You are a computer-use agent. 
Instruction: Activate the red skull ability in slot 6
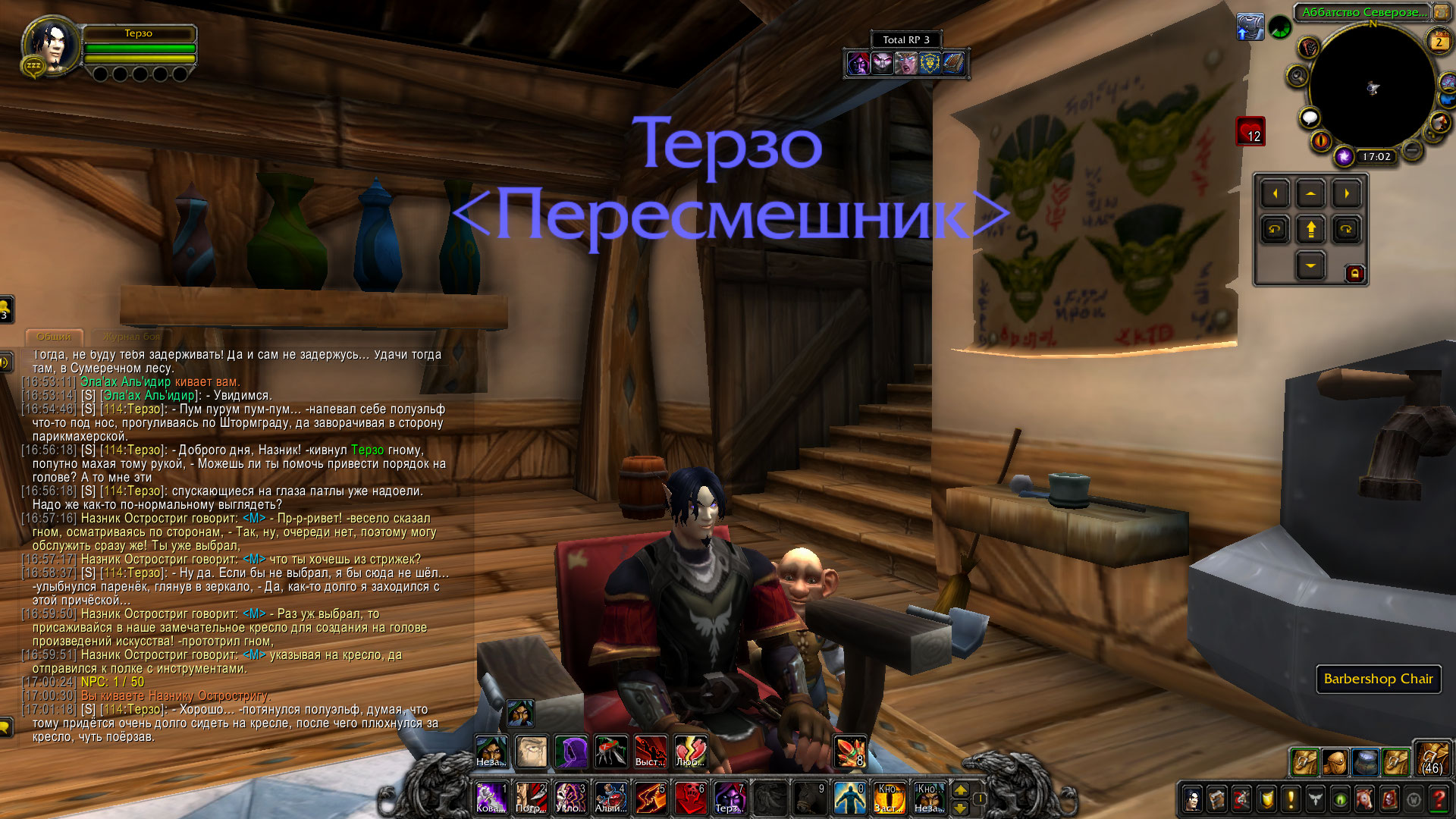[690, 798]
